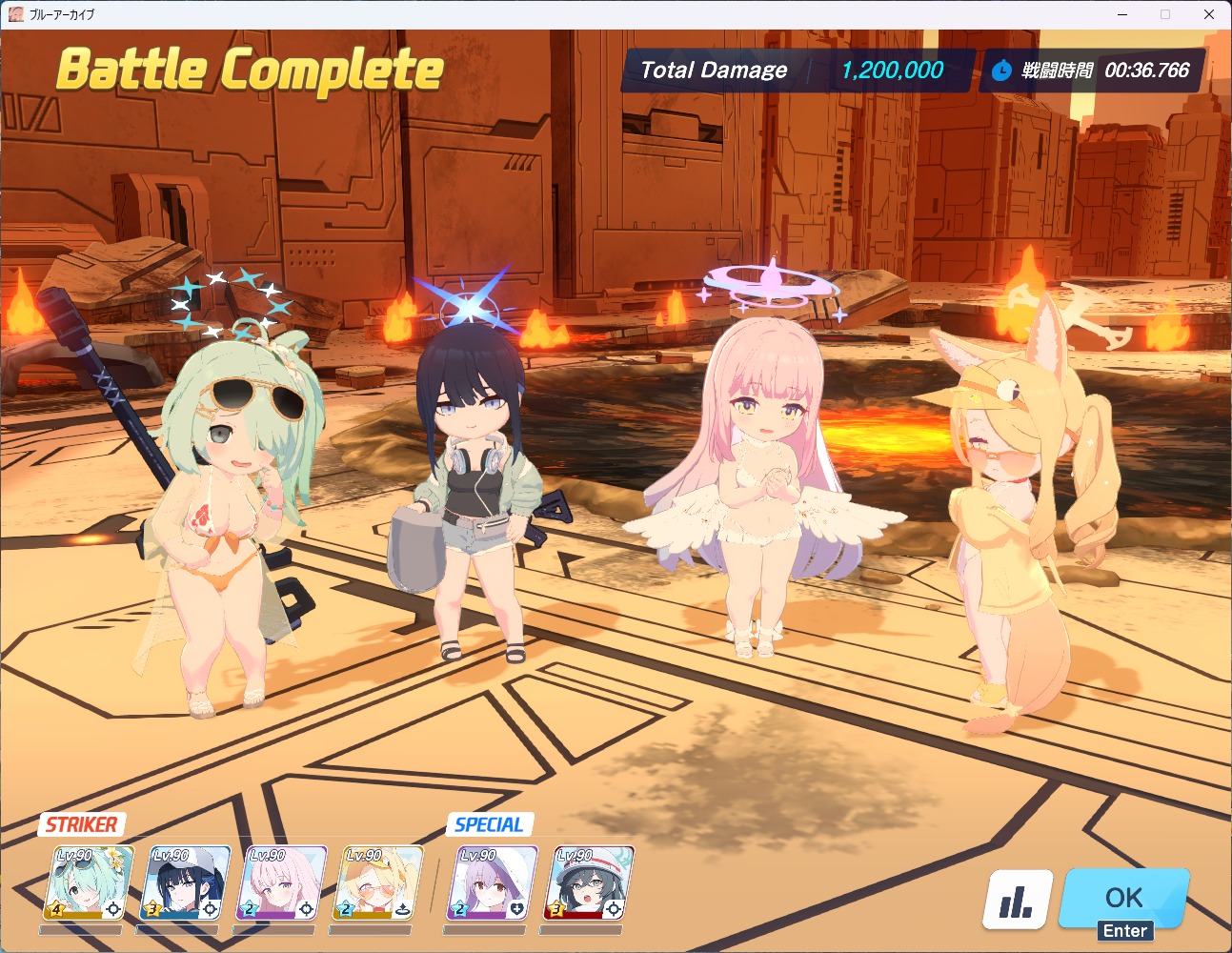
Task: Confirm the battle result with OK
Action: [1124, 899]
